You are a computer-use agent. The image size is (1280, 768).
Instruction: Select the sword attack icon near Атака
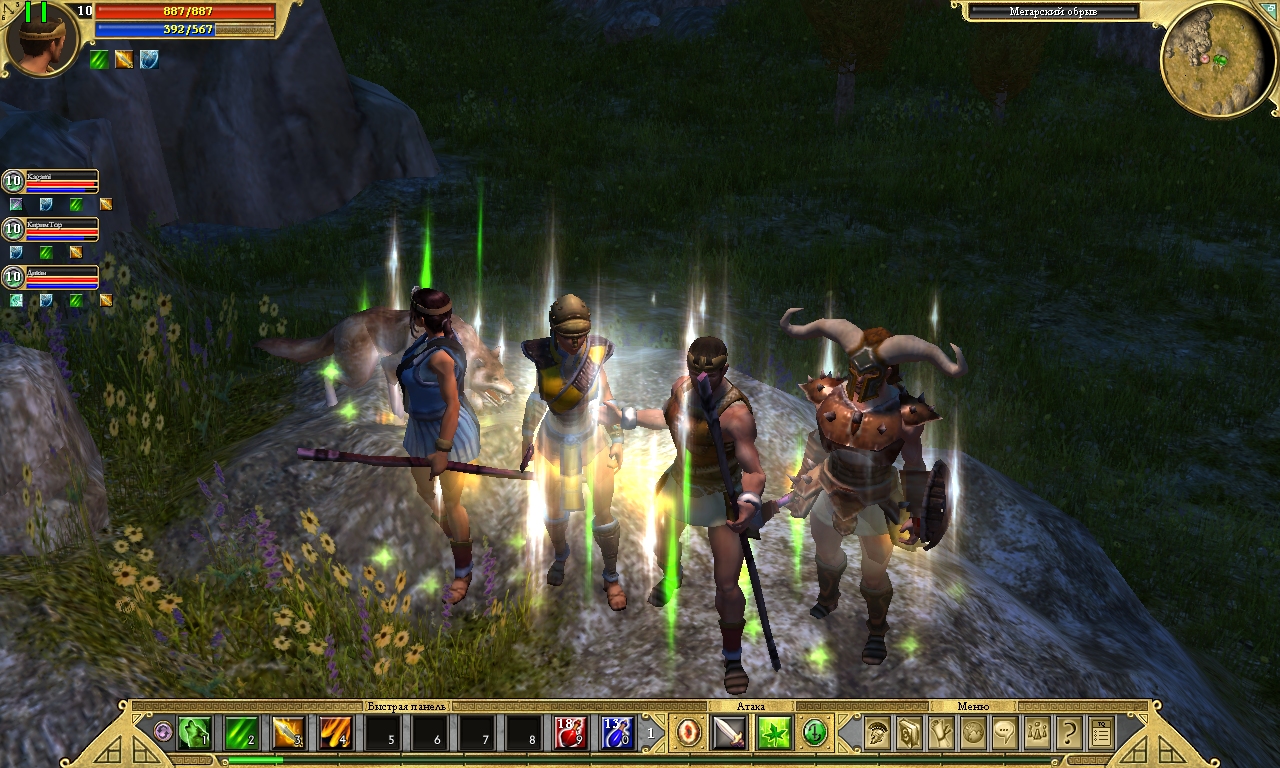pos(728,733)
